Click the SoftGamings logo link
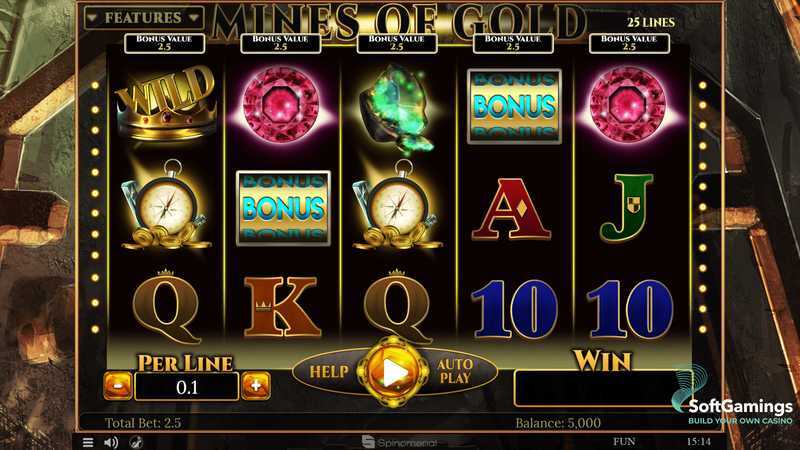The image size is (800, 450). click(733, 398)
